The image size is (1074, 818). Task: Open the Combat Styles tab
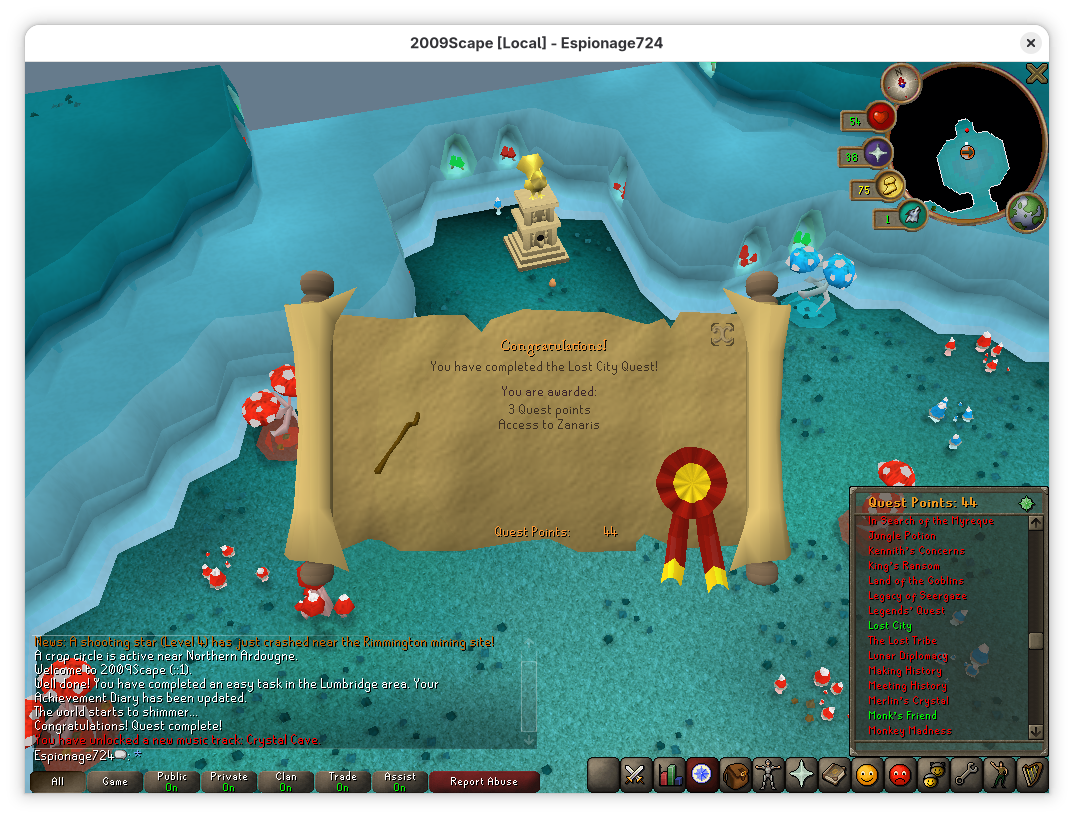point(636,775)
